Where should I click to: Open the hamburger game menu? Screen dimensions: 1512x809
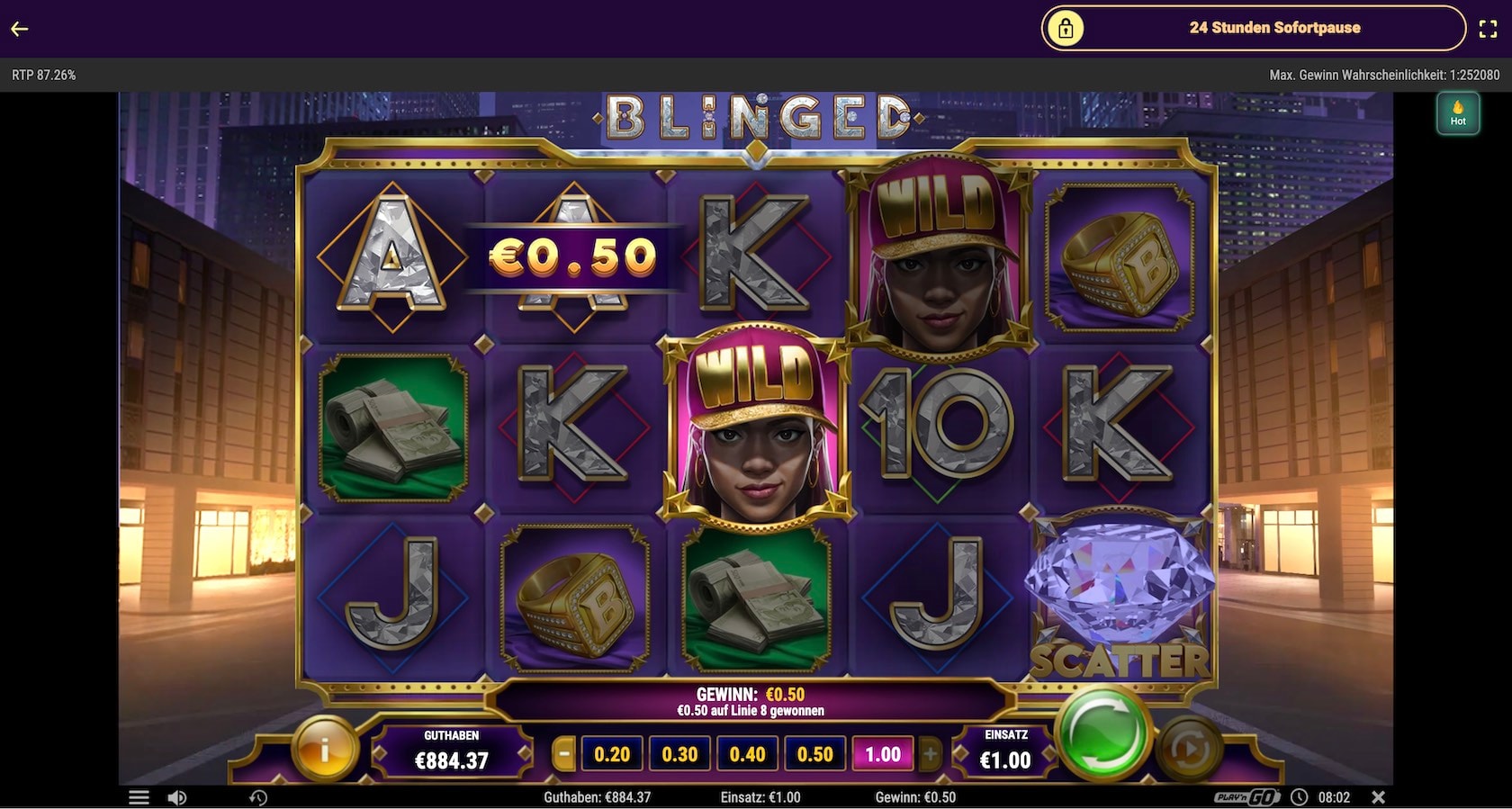click(139, 796)
